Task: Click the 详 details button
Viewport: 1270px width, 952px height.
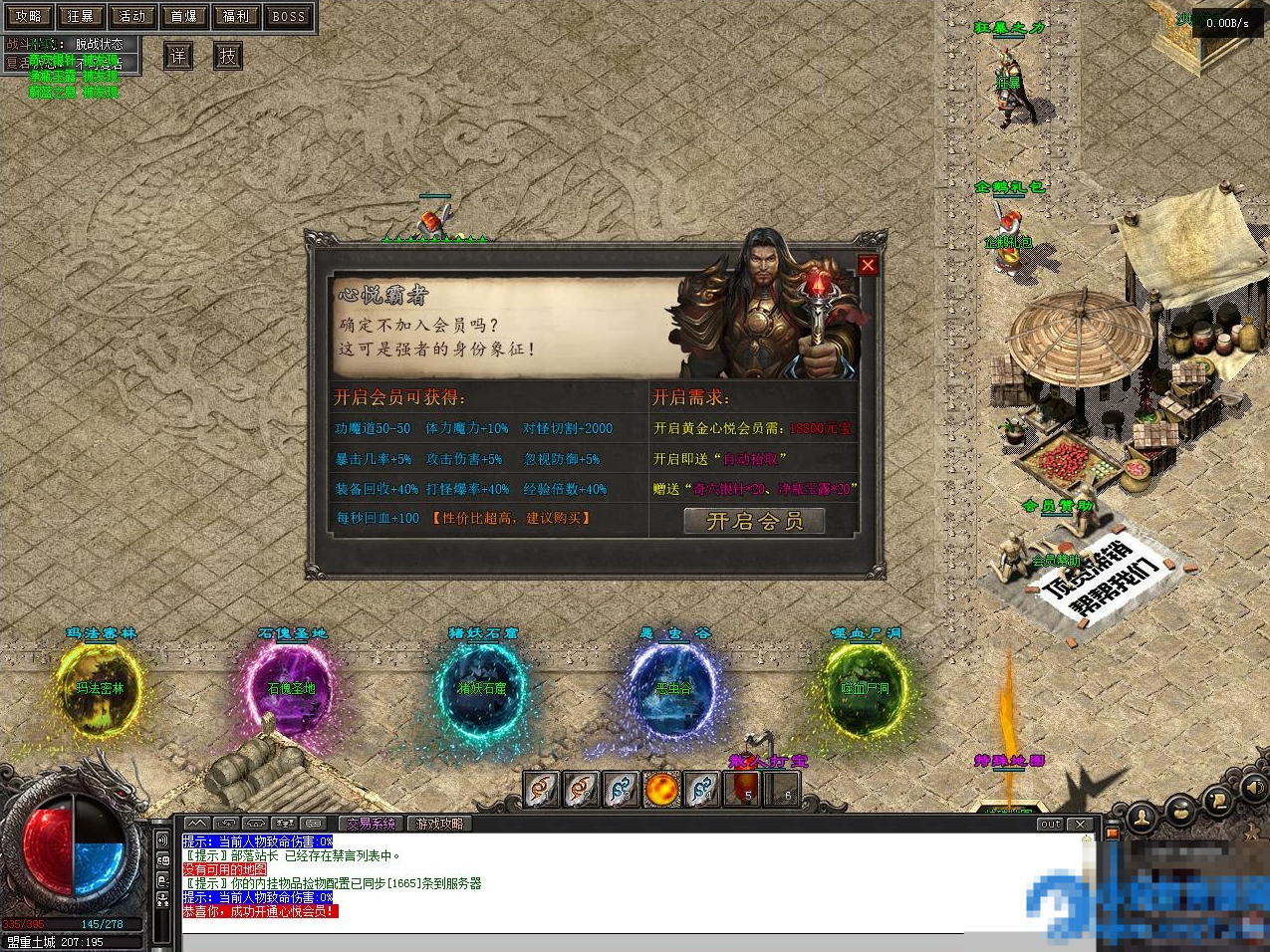Action: [177, 56]
